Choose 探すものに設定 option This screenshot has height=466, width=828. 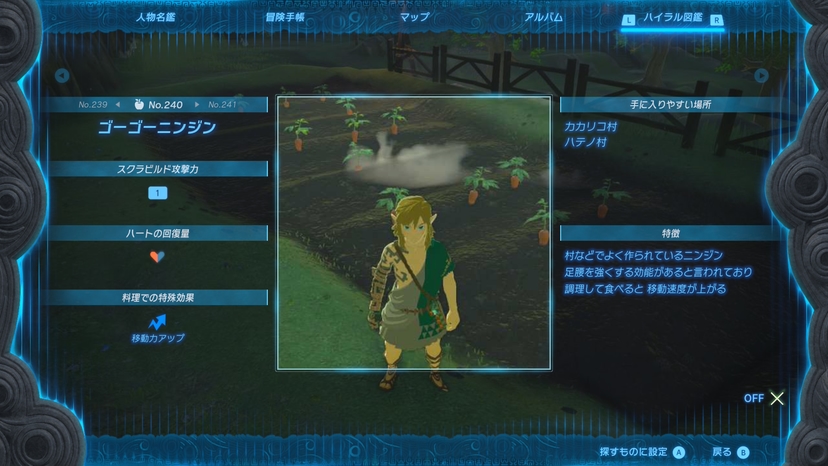pyautogui.click(x=642, y=452)
